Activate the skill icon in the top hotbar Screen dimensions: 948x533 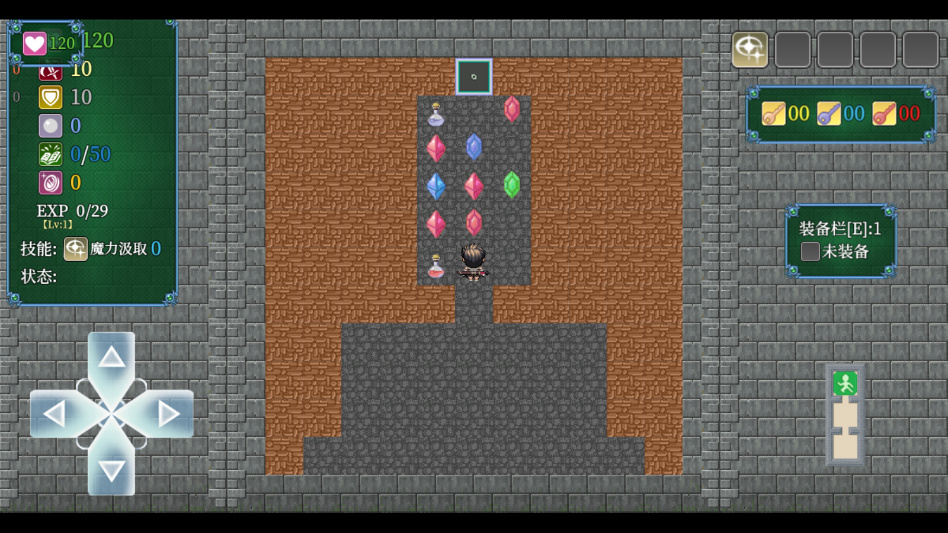tap(750, 50)
